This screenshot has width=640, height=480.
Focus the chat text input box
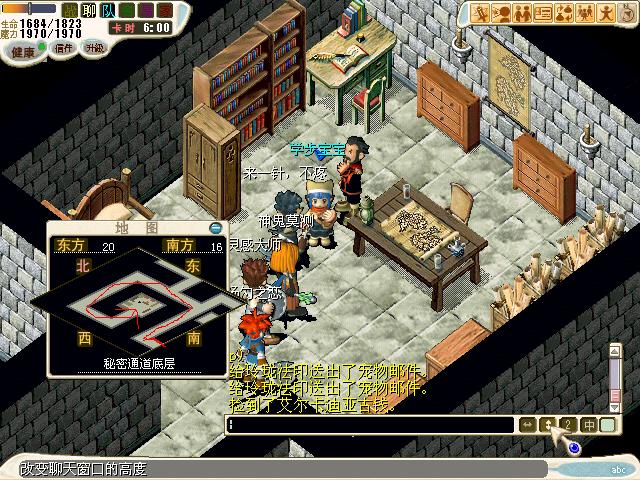point(370,425)
